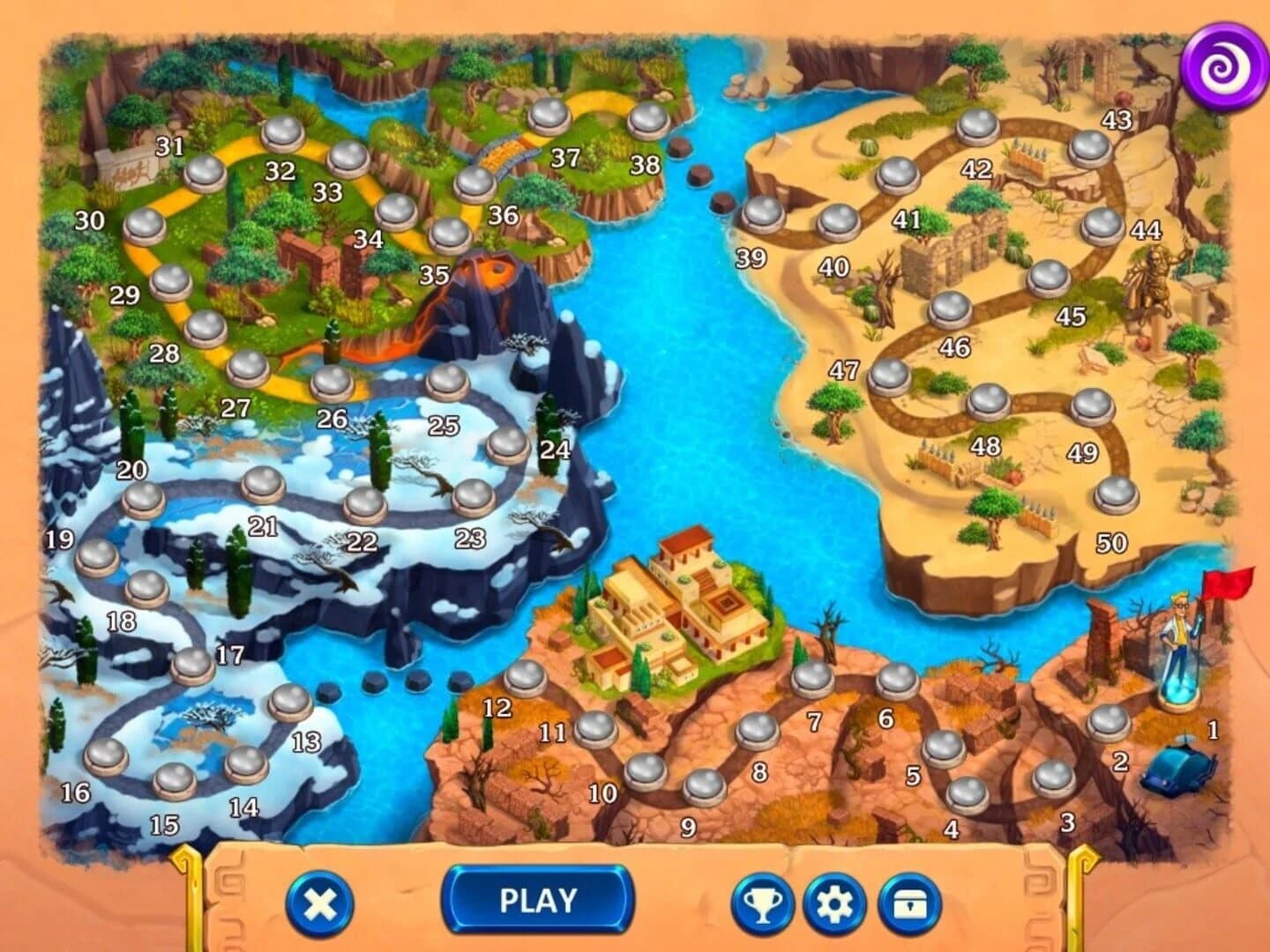The width and height of the screenshot is (1270, 952).
Task: Select level 31 in the green forest area
Action: click(x=207, y=174)
